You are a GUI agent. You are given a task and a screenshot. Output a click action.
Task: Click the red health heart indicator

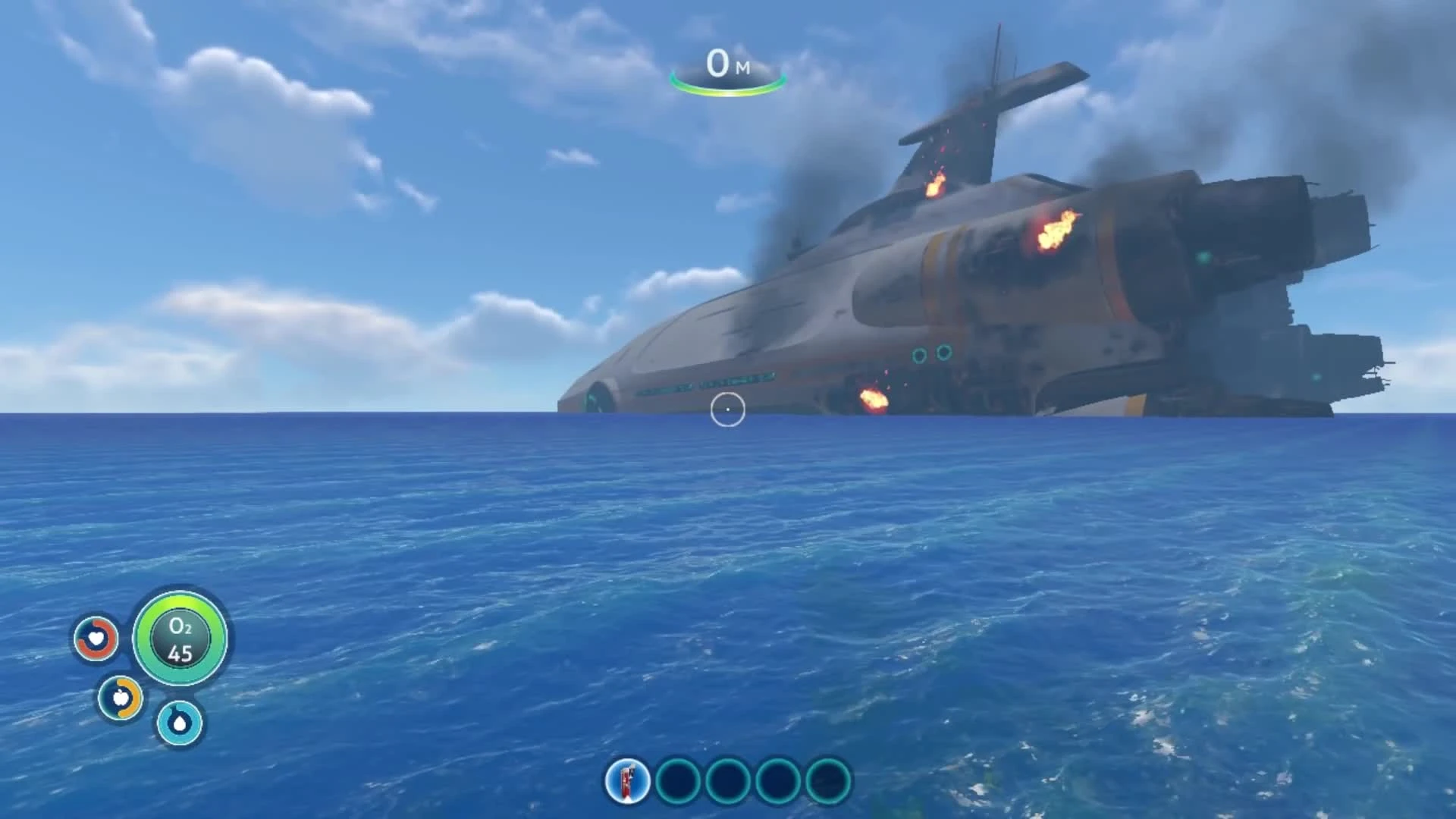[x=97, y=639]
